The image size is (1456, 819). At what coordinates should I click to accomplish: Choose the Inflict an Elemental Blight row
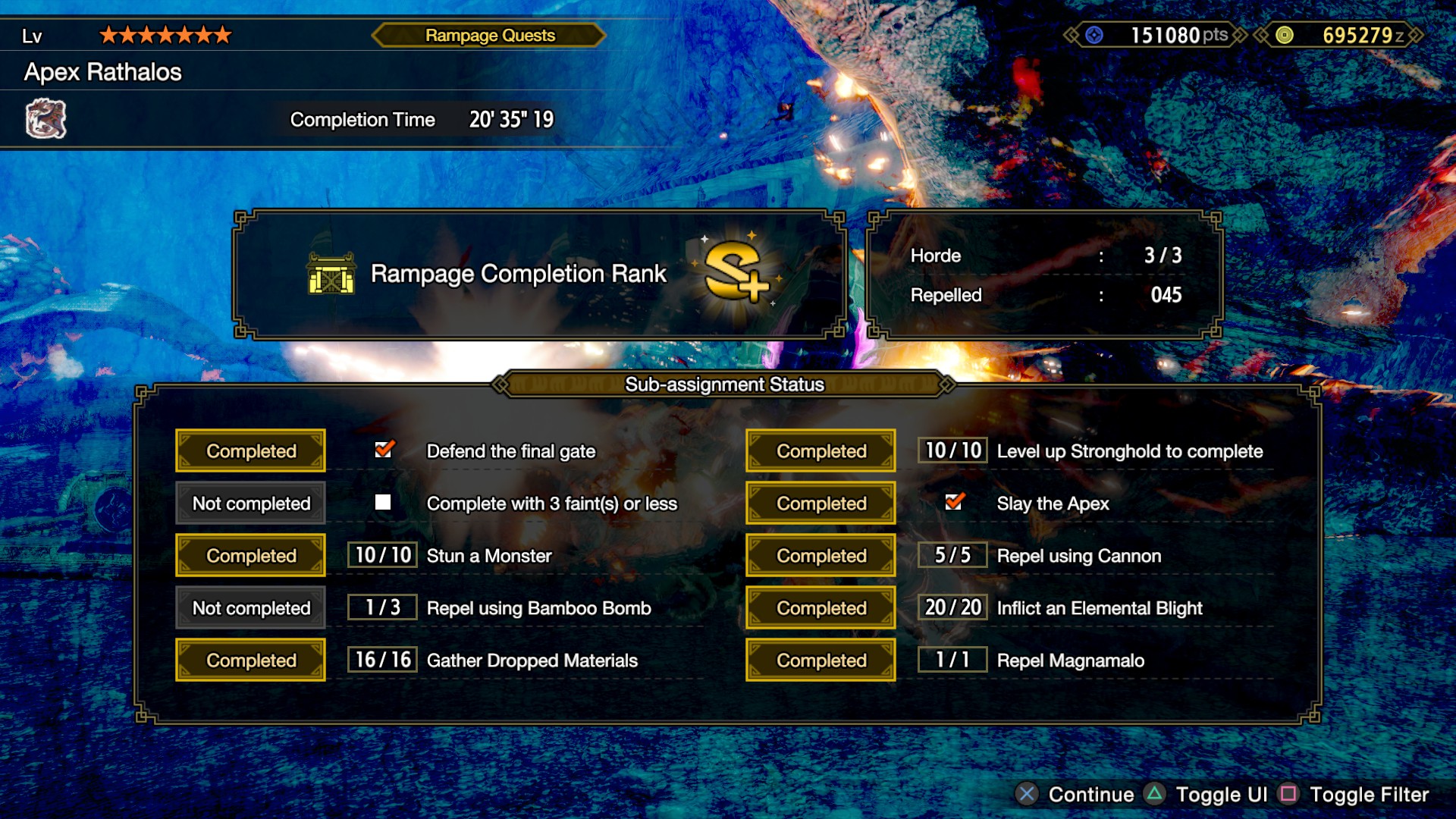(1099, 608)
